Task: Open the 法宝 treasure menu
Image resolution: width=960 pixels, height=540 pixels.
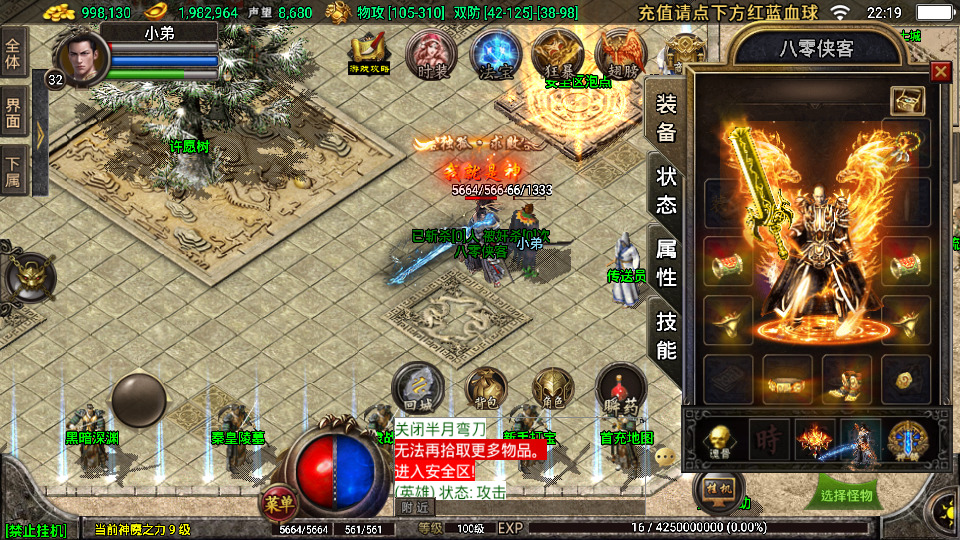Action: (x=491, y=53)
